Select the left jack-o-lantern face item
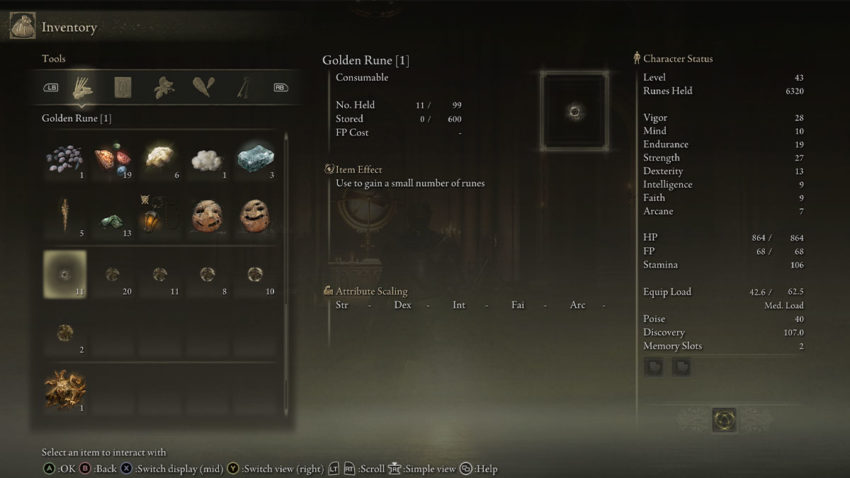This screenshot has width=850, height=478. pyautogui.click(x=207, y=216)
